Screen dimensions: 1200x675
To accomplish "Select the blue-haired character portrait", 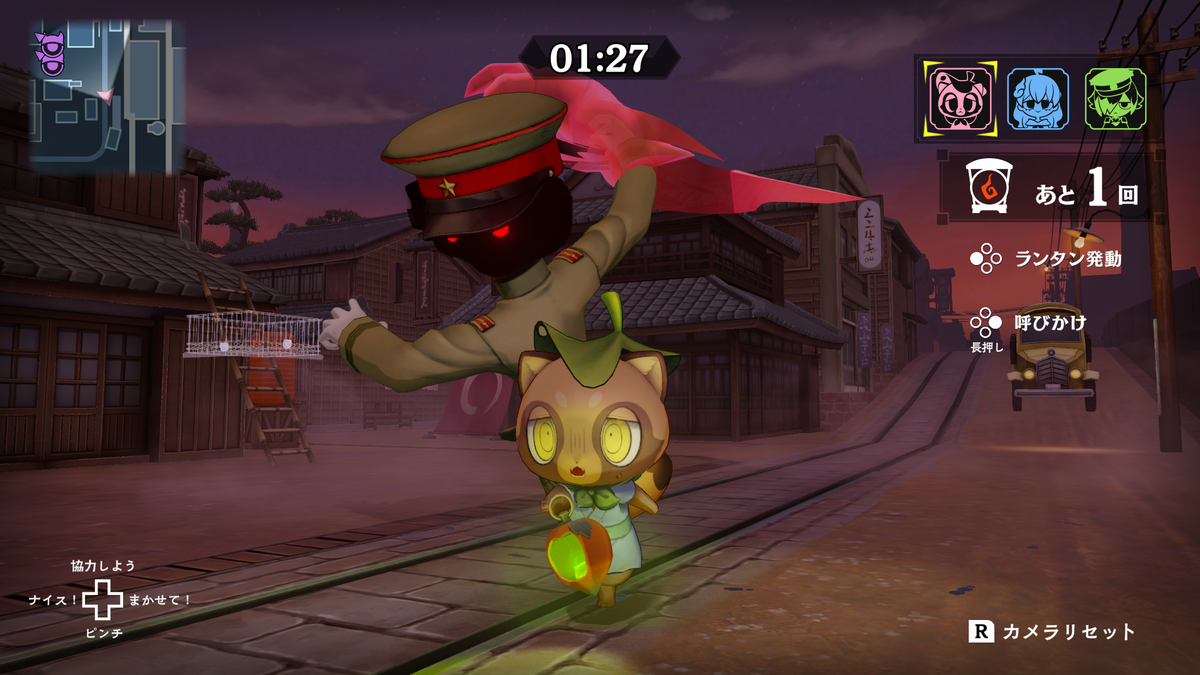I will pyautogui.click(x=1037, y=98).
